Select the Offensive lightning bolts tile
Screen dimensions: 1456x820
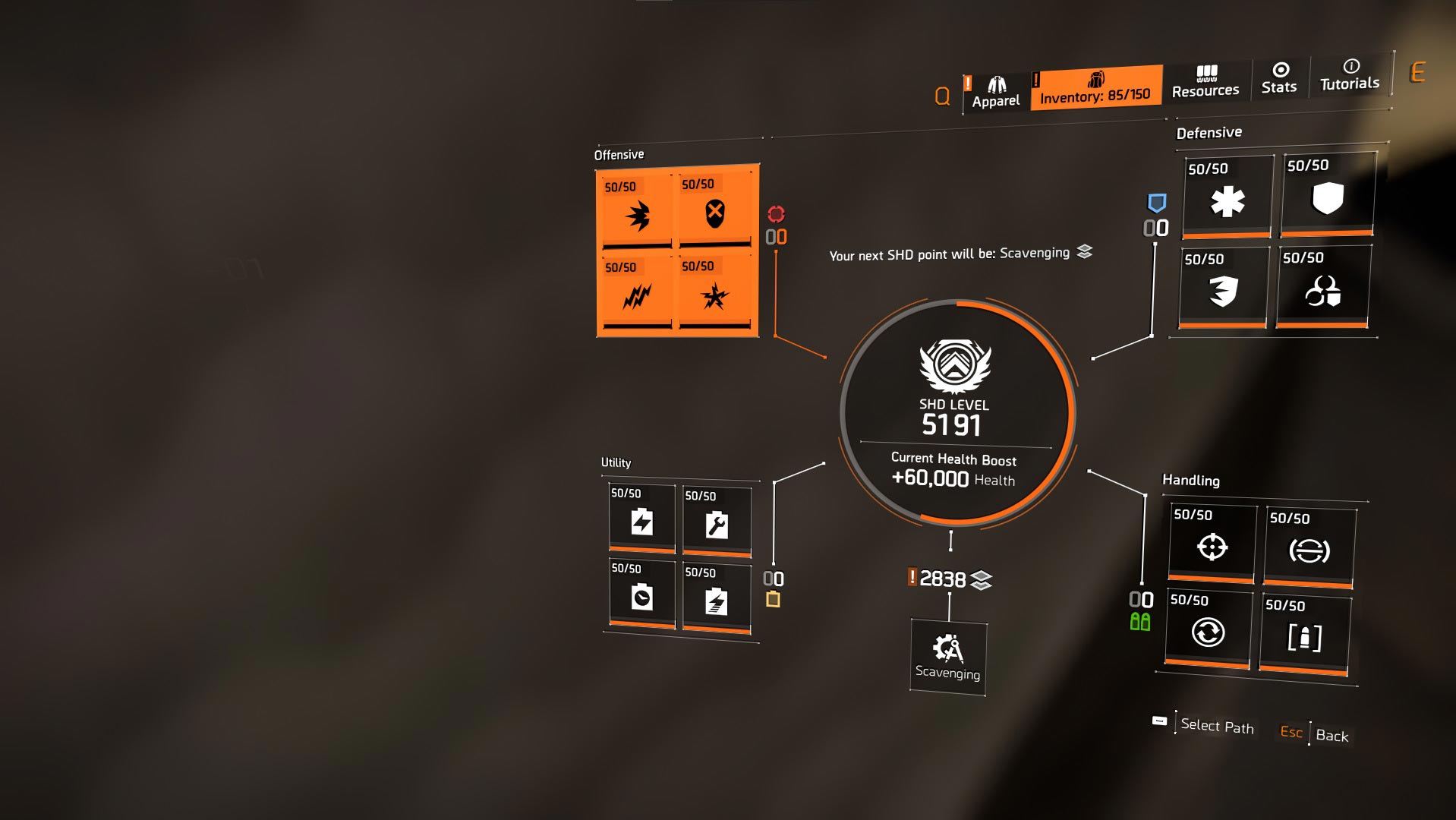(x=636, y=293)
